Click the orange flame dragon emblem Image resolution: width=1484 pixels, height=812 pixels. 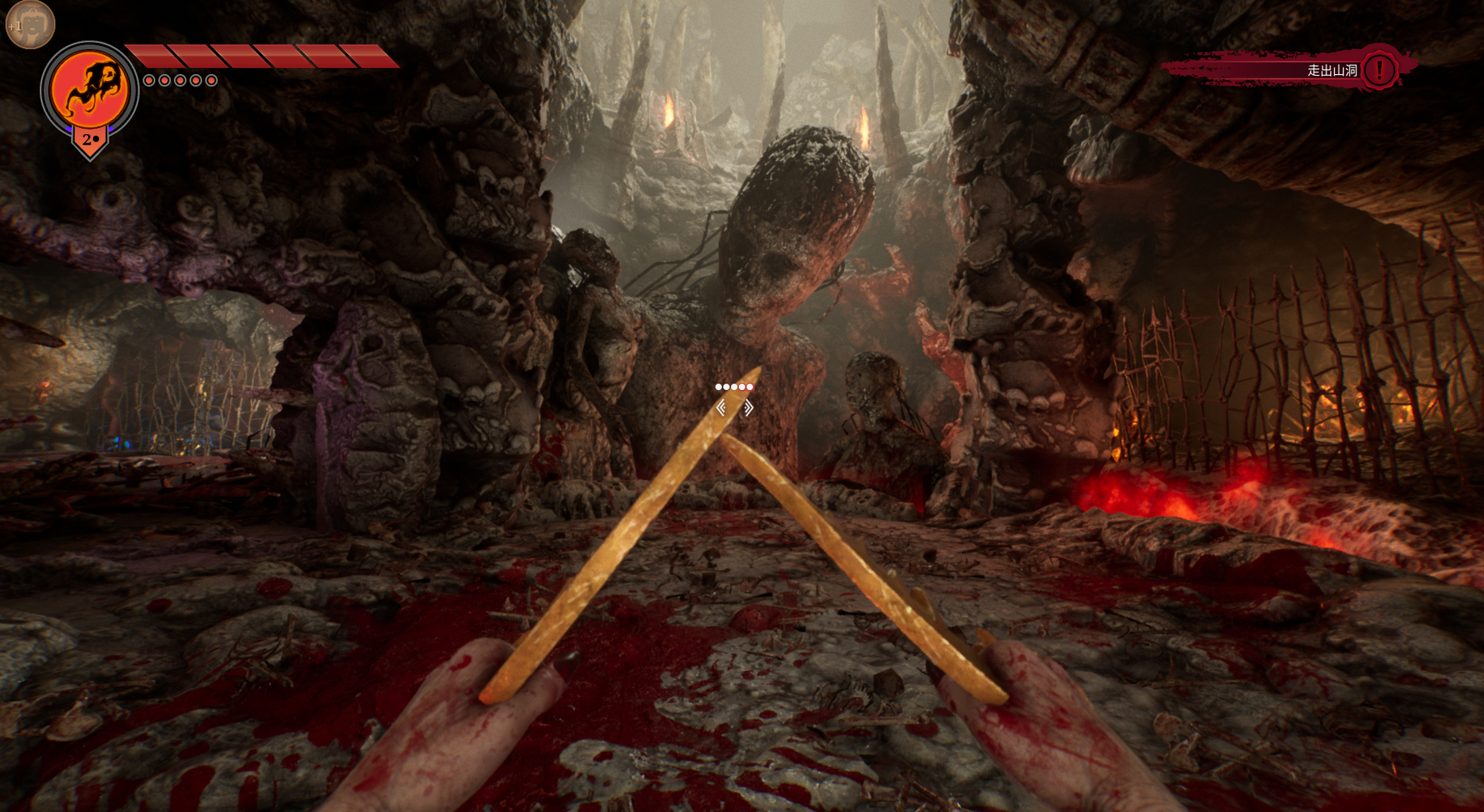[x=90, y=90]
